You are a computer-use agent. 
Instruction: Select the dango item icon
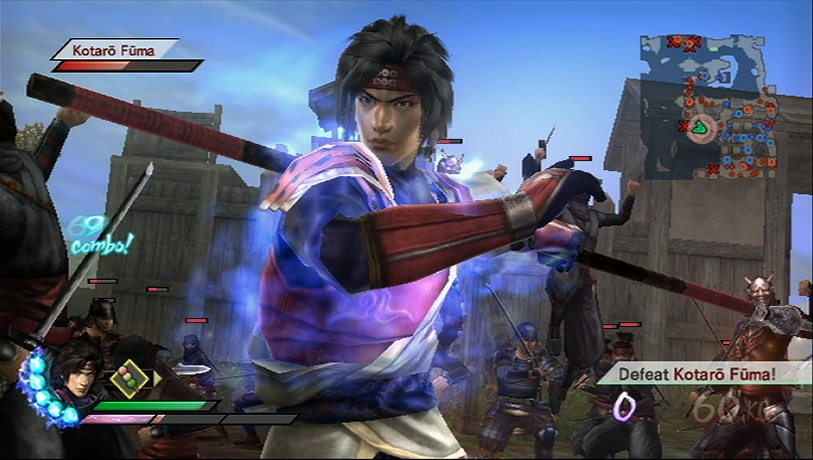(127, 378)
